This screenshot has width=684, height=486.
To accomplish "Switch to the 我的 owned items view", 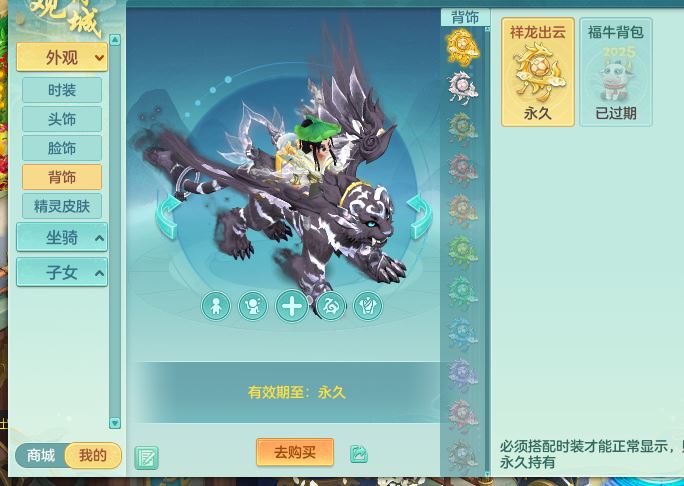I will (x=92, y=456).
